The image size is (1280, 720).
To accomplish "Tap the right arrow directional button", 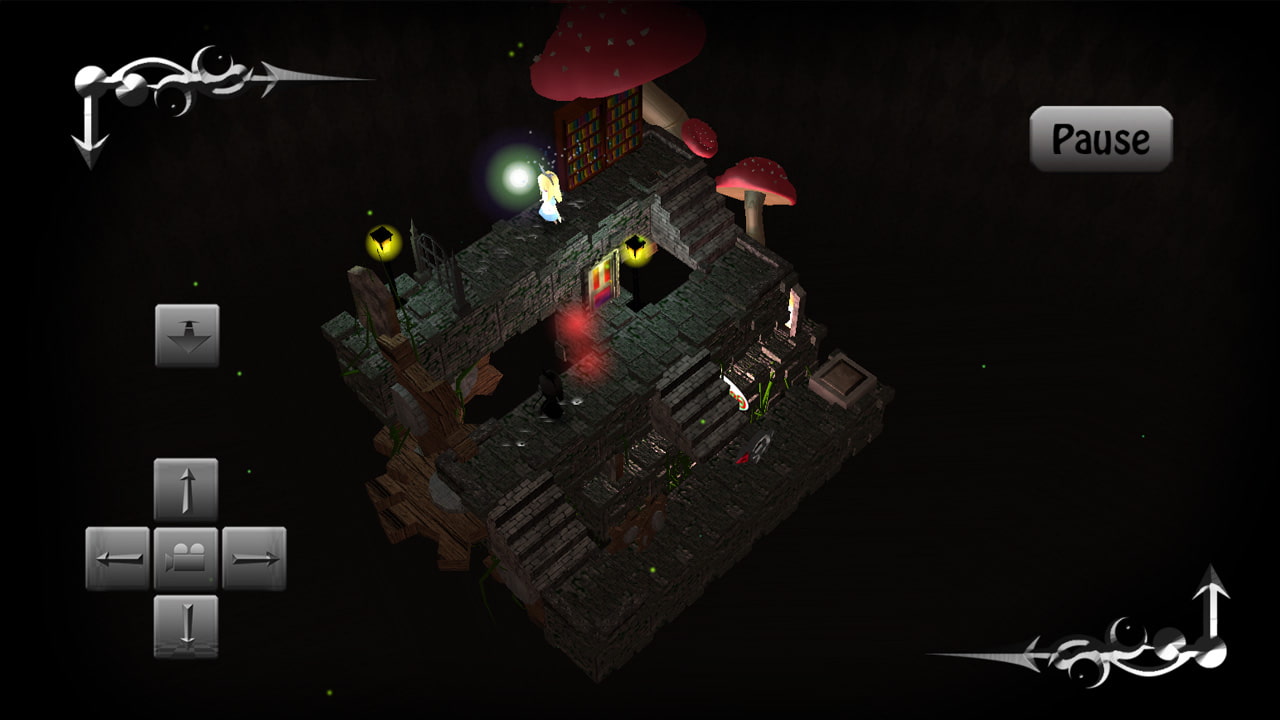I will point(254,558).
